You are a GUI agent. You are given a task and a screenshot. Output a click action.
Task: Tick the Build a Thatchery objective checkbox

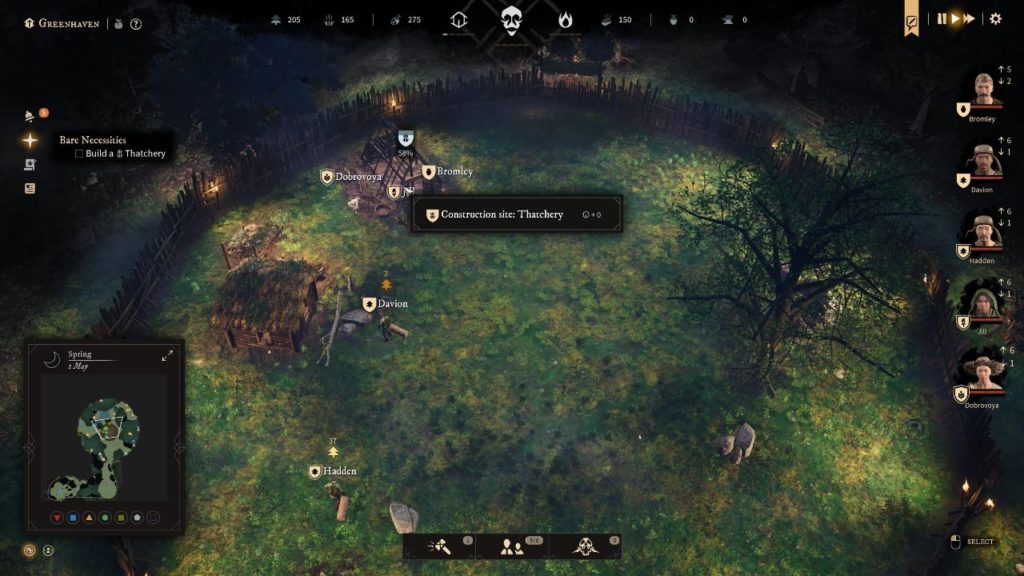[79, 154]
